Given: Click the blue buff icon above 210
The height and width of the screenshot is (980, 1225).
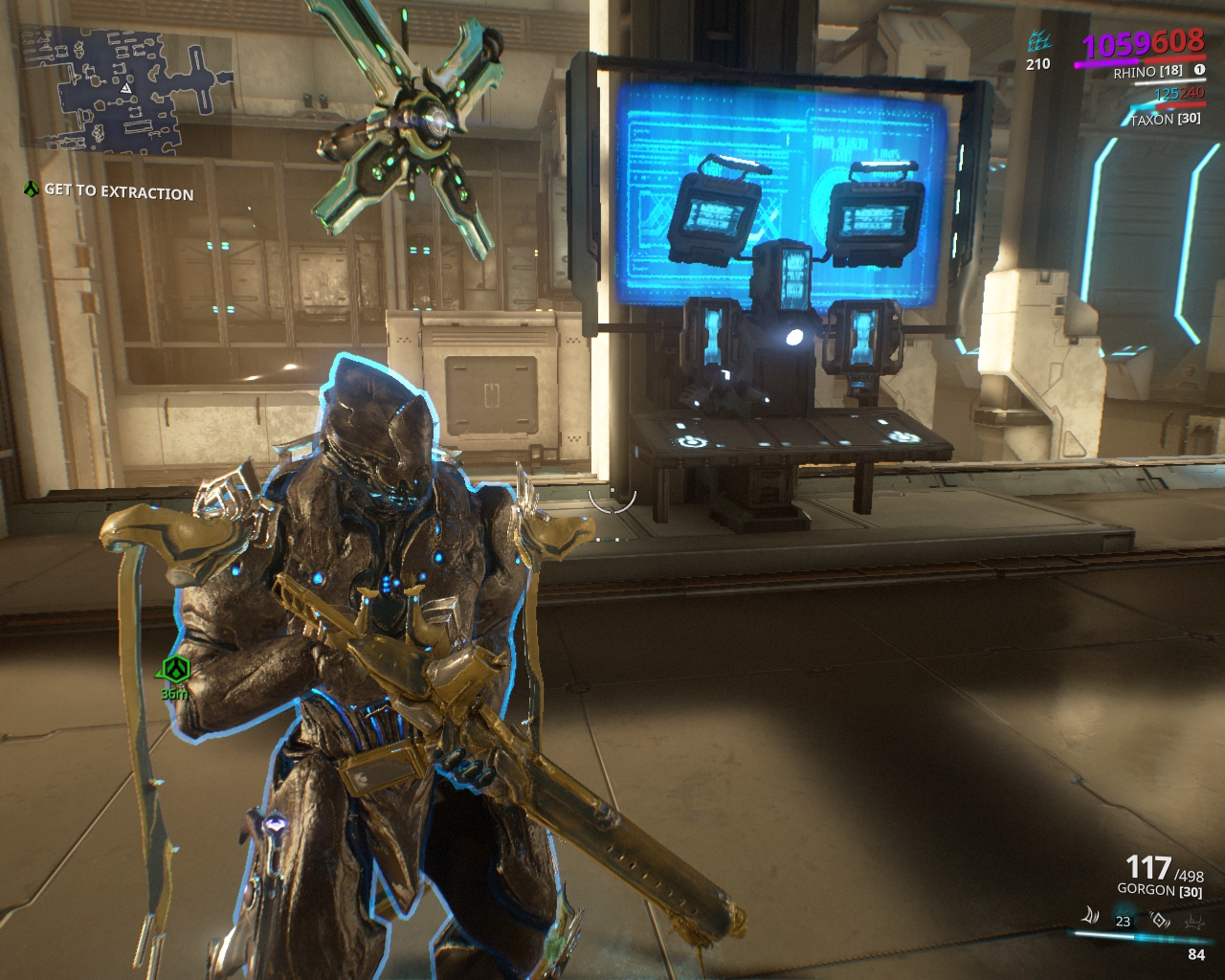Looking at the screenshot, I should (x=1038, y=42).
